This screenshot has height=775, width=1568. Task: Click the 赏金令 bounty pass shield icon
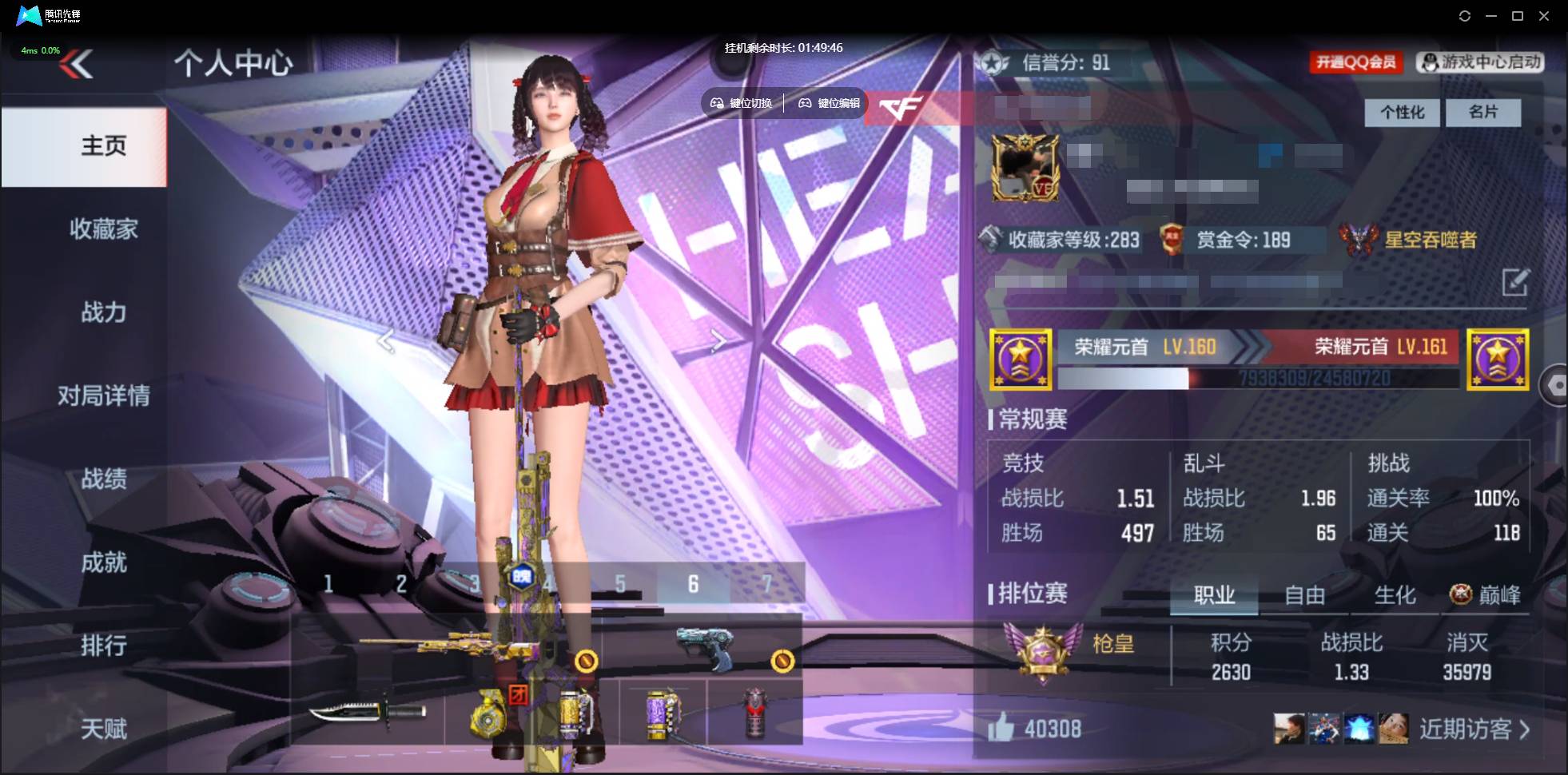tap(1172, 240)
